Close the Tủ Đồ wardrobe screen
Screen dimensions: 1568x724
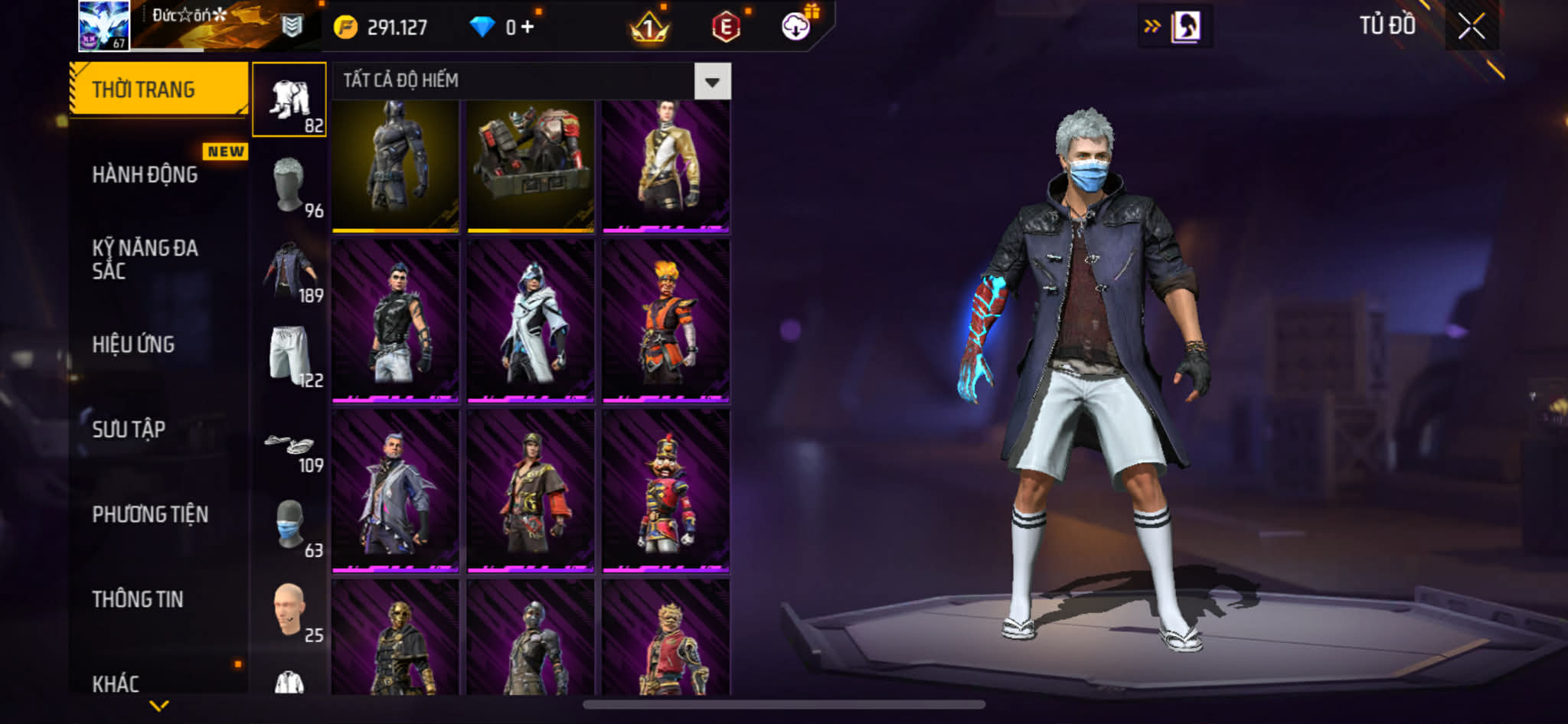[1471, 27]
